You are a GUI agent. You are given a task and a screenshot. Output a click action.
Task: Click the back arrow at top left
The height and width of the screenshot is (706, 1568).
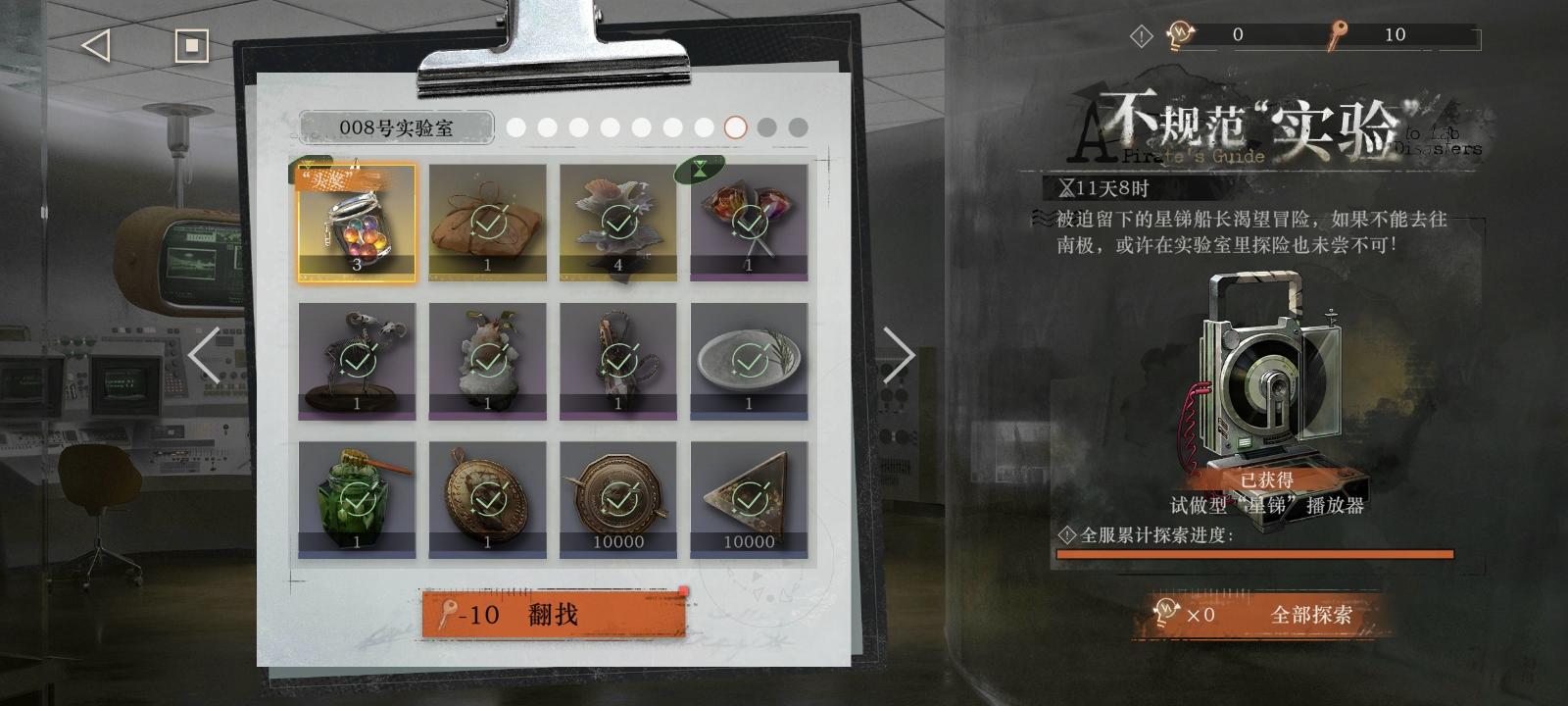click(93, 43)
